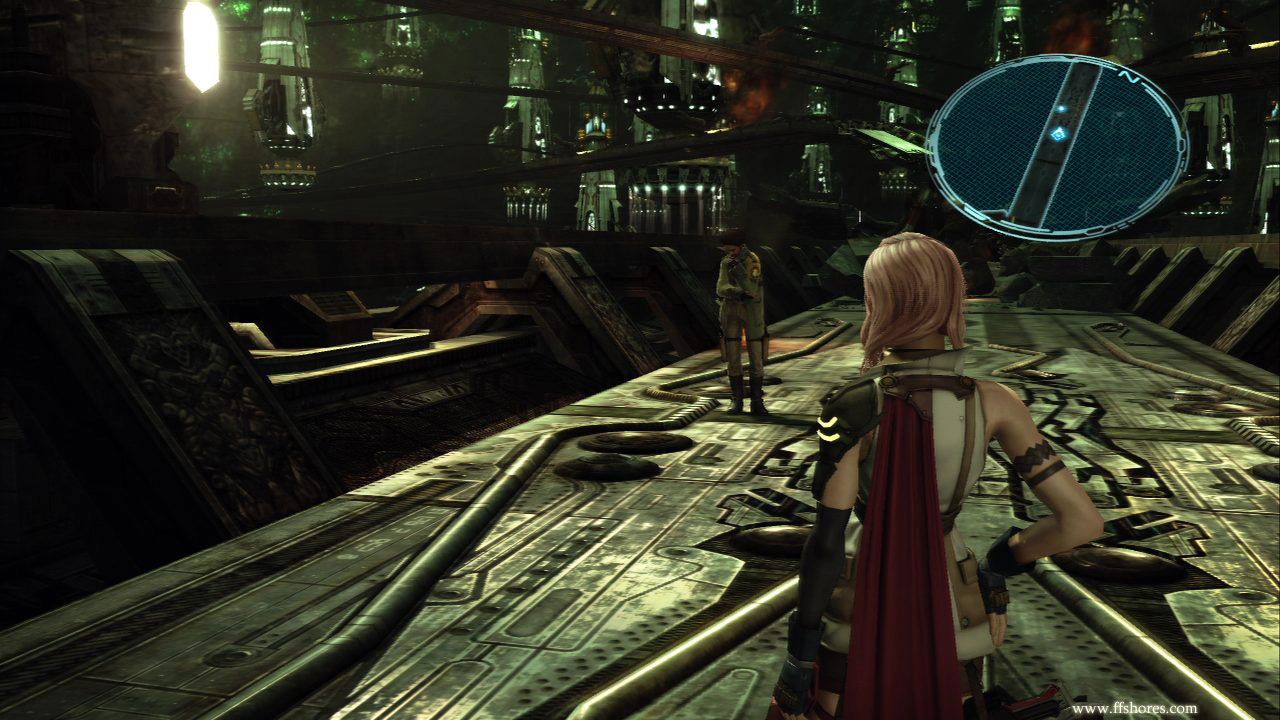1280x720 pixels.
Task: Open the circular minimap
Action: [1057, 146]
